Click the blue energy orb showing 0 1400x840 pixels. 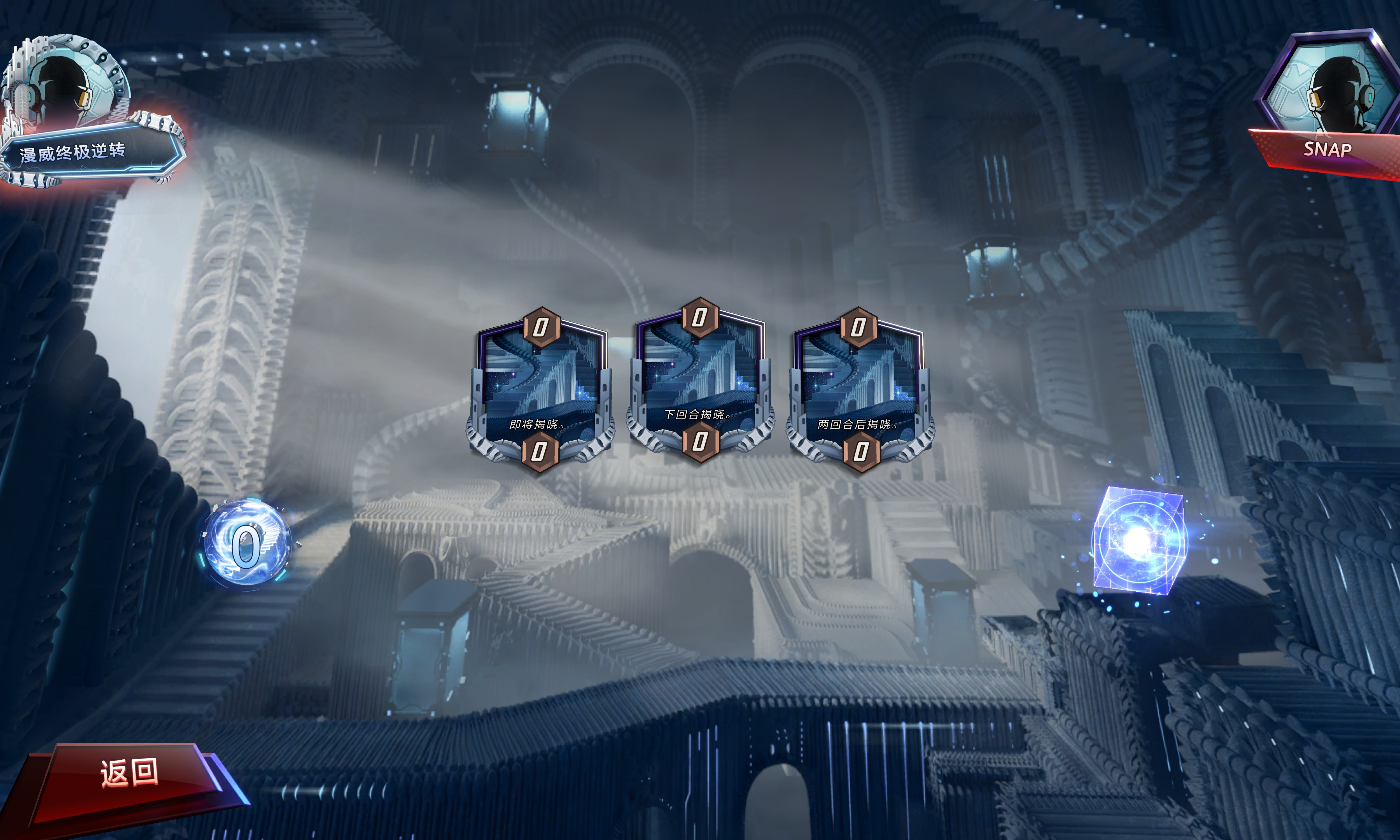pos(247,543)
